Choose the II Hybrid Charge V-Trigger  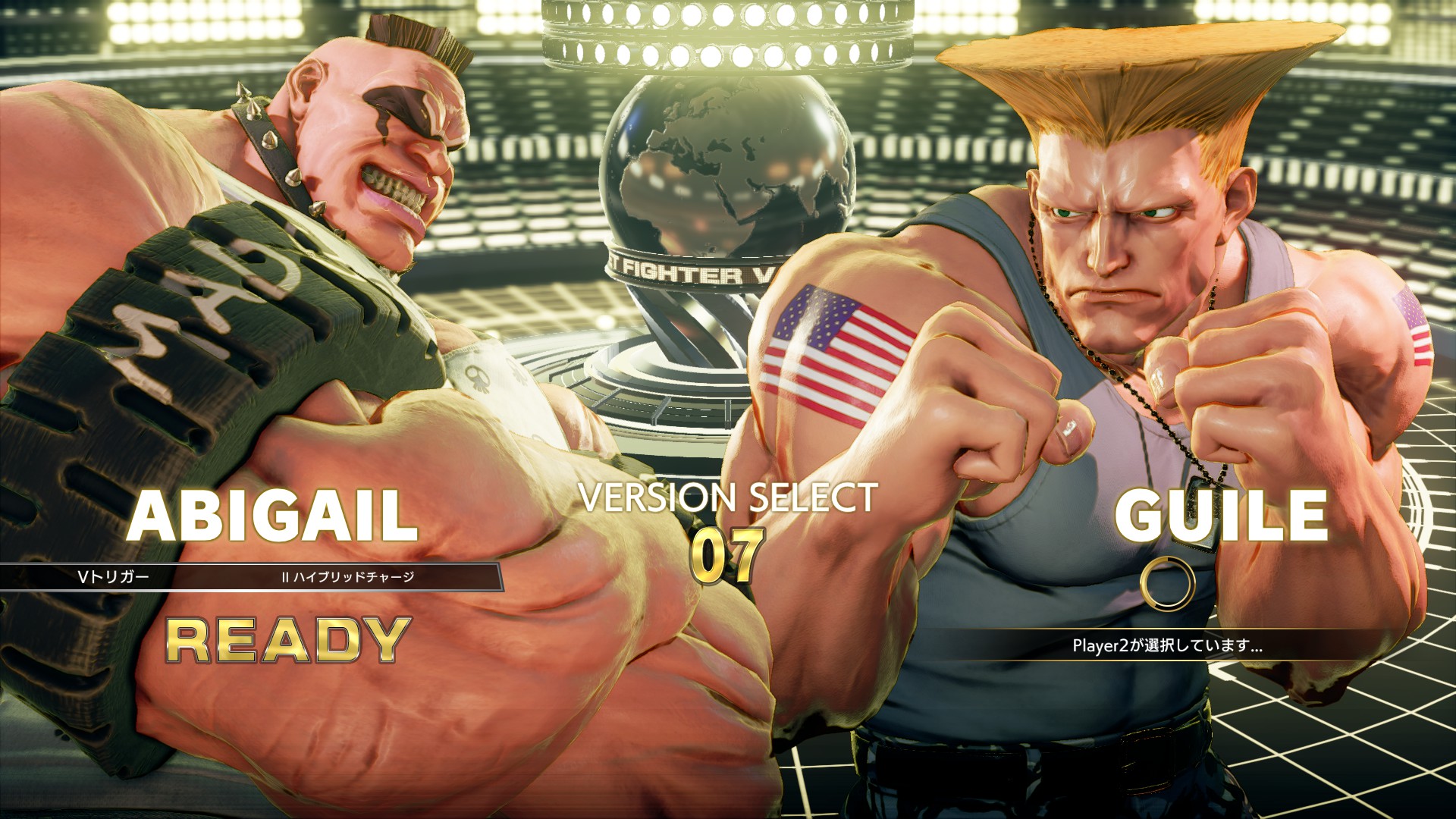click(x=349, y=576)
